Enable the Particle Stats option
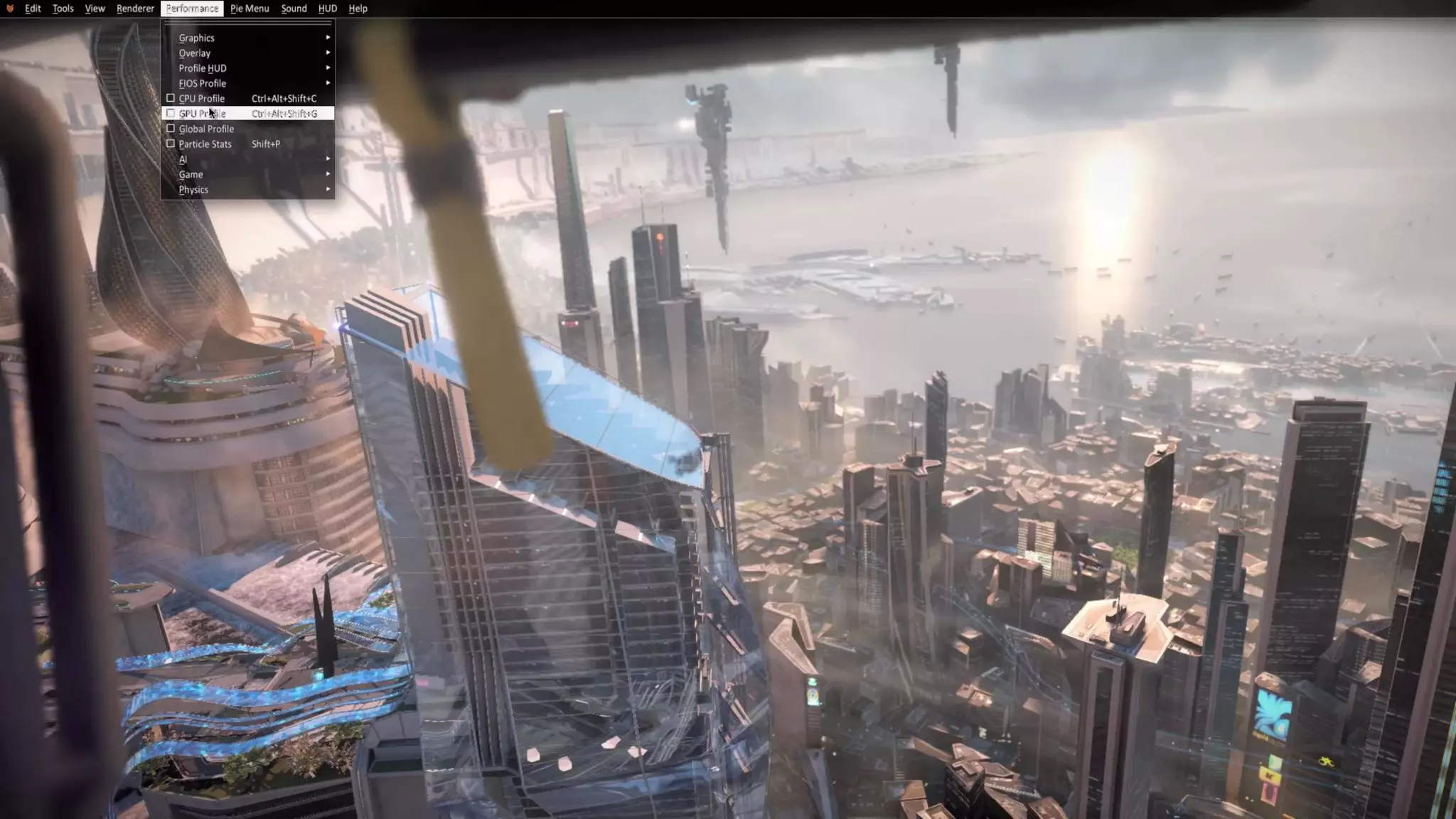This screenshot has width=1456, height=819. coord(171,144)
